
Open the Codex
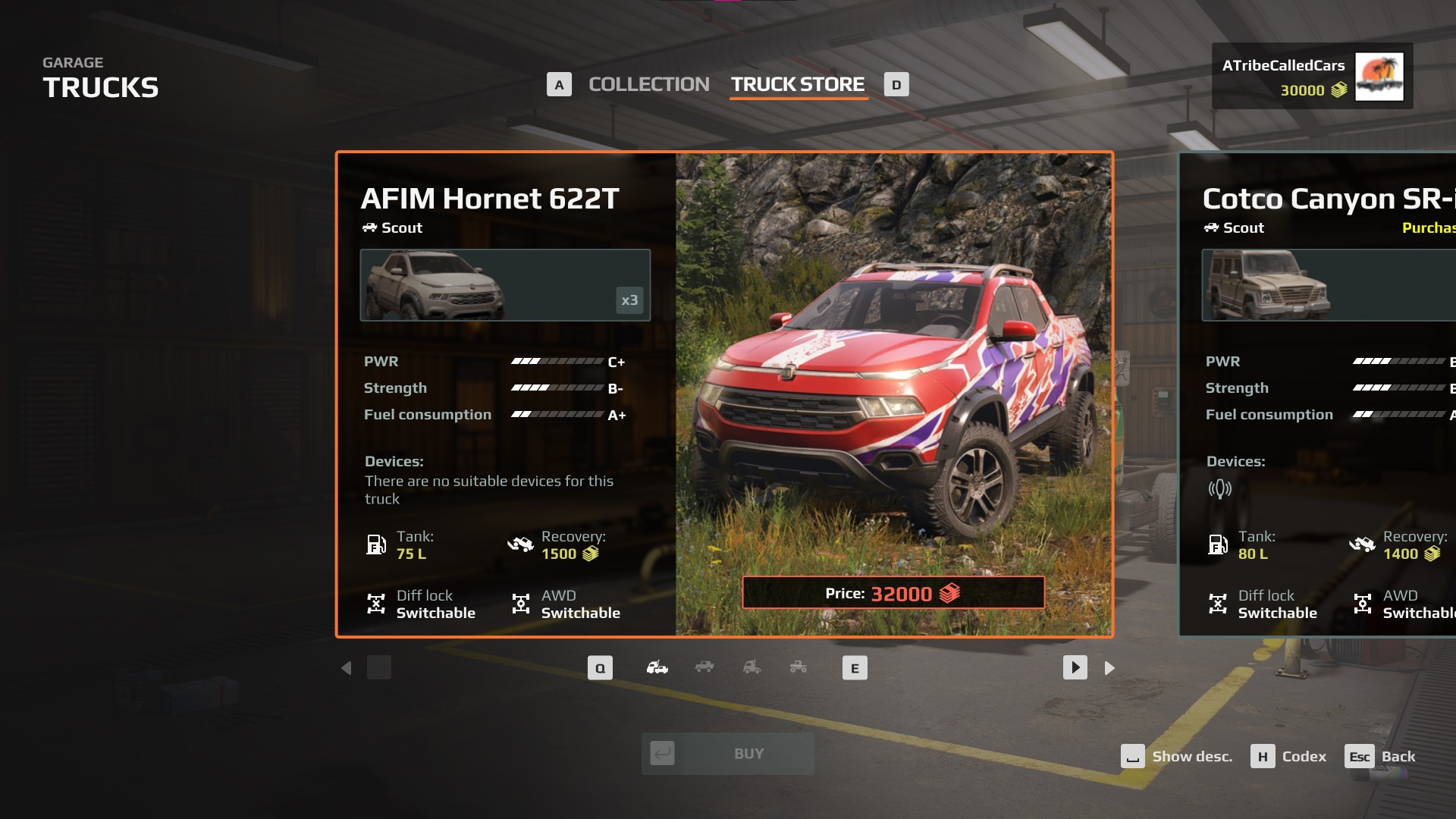(x=1289, y=757)
